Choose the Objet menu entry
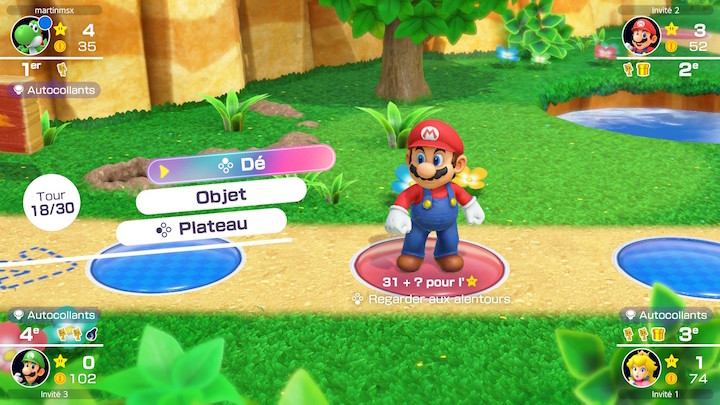 (221, 196)
